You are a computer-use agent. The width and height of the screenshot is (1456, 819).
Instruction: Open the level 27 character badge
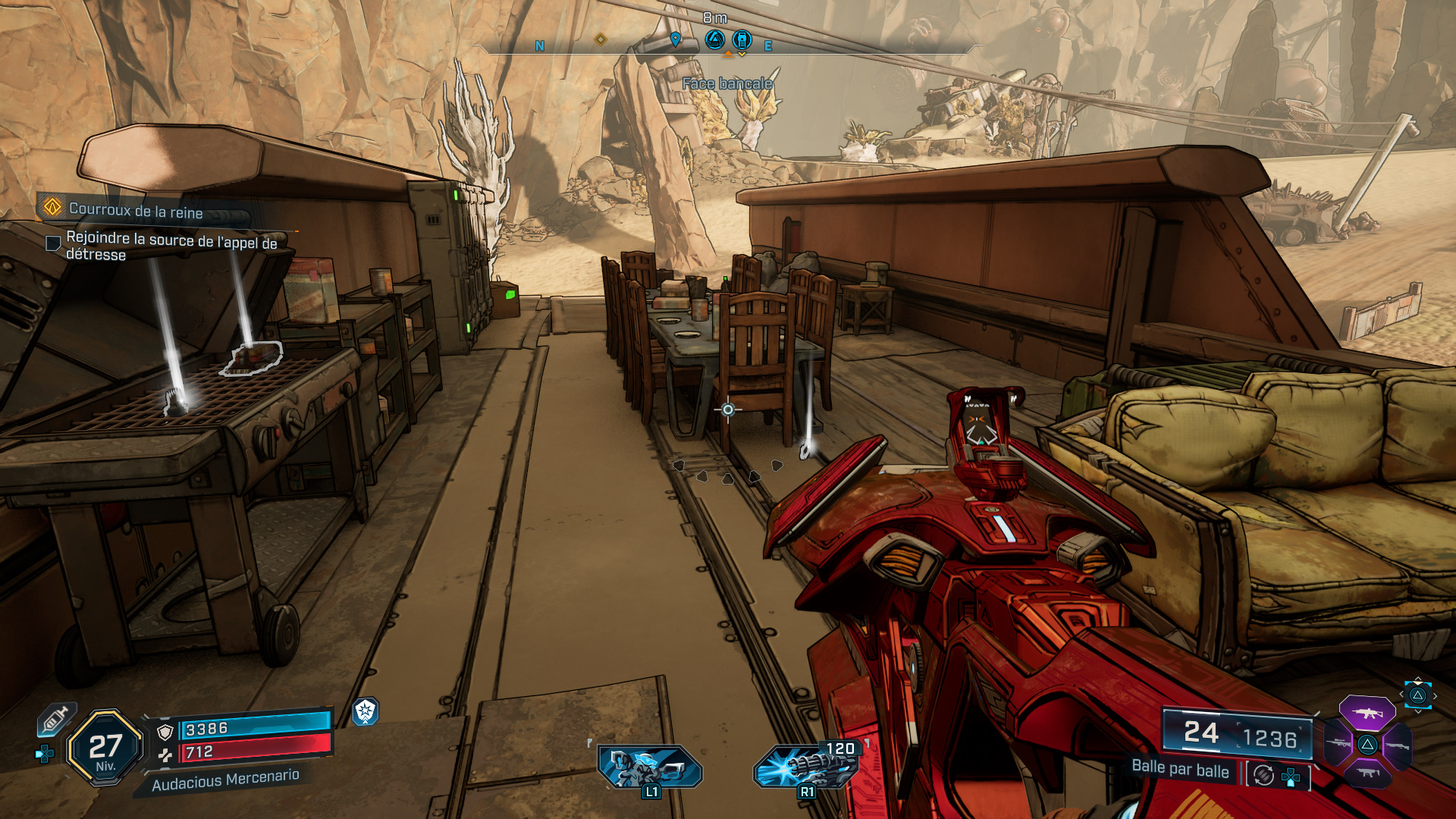105,748
